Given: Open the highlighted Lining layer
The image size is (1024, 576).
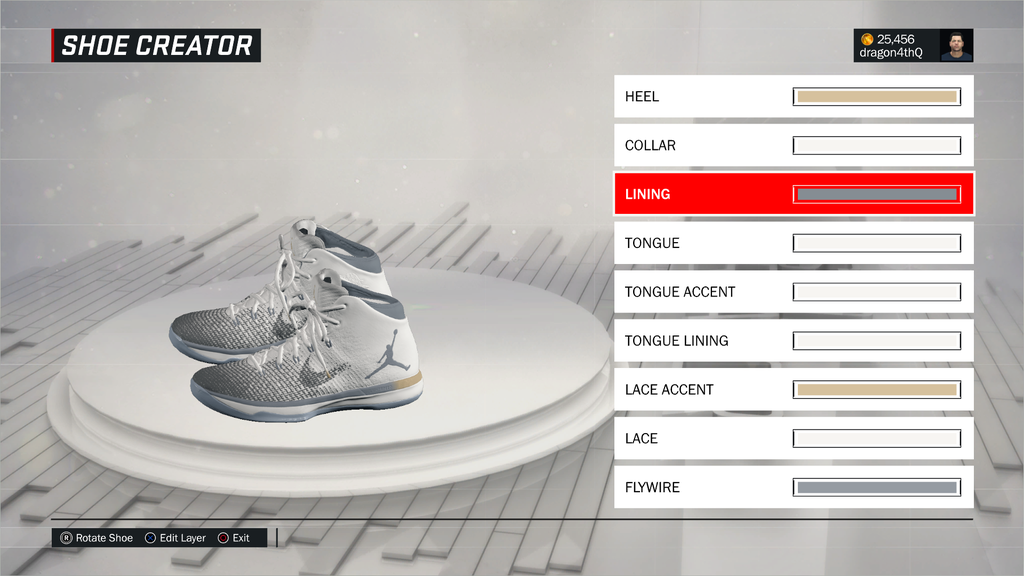Looking at the screenshot, I should tap(793, 194).
